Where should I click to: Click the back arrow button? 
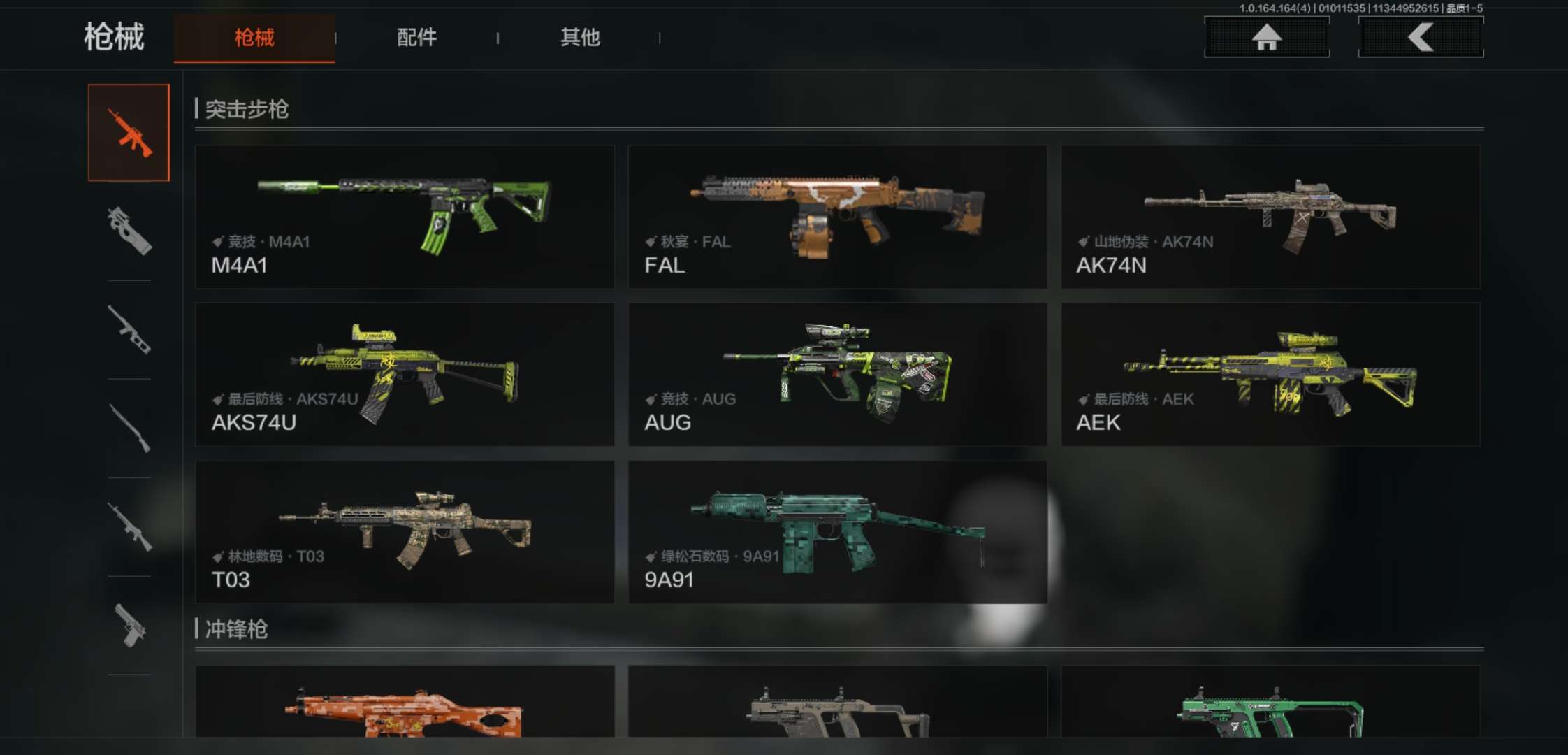point(1421,37)
